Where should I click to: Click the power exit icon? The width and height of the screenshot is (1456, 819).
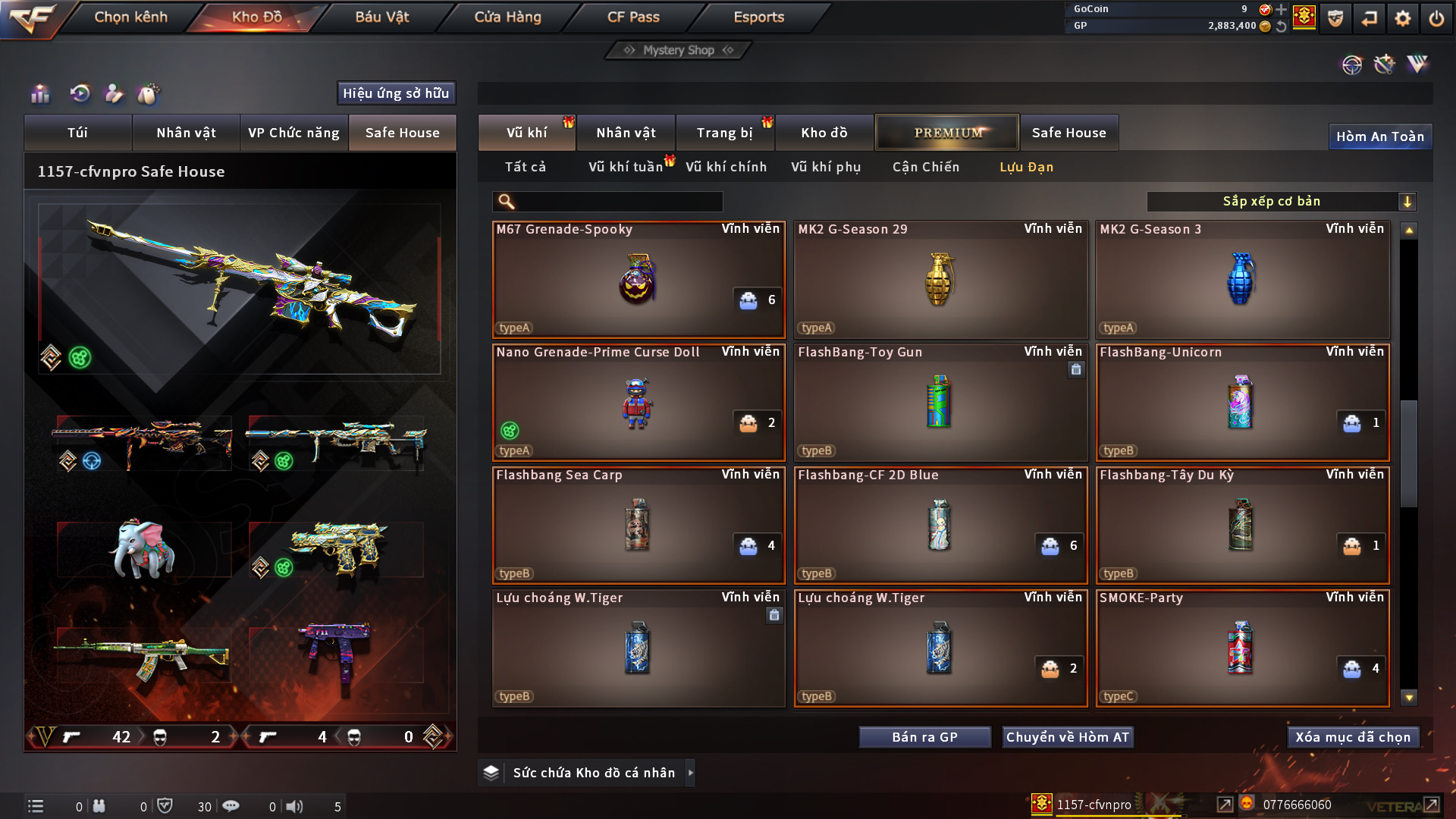pos(1436,18)
